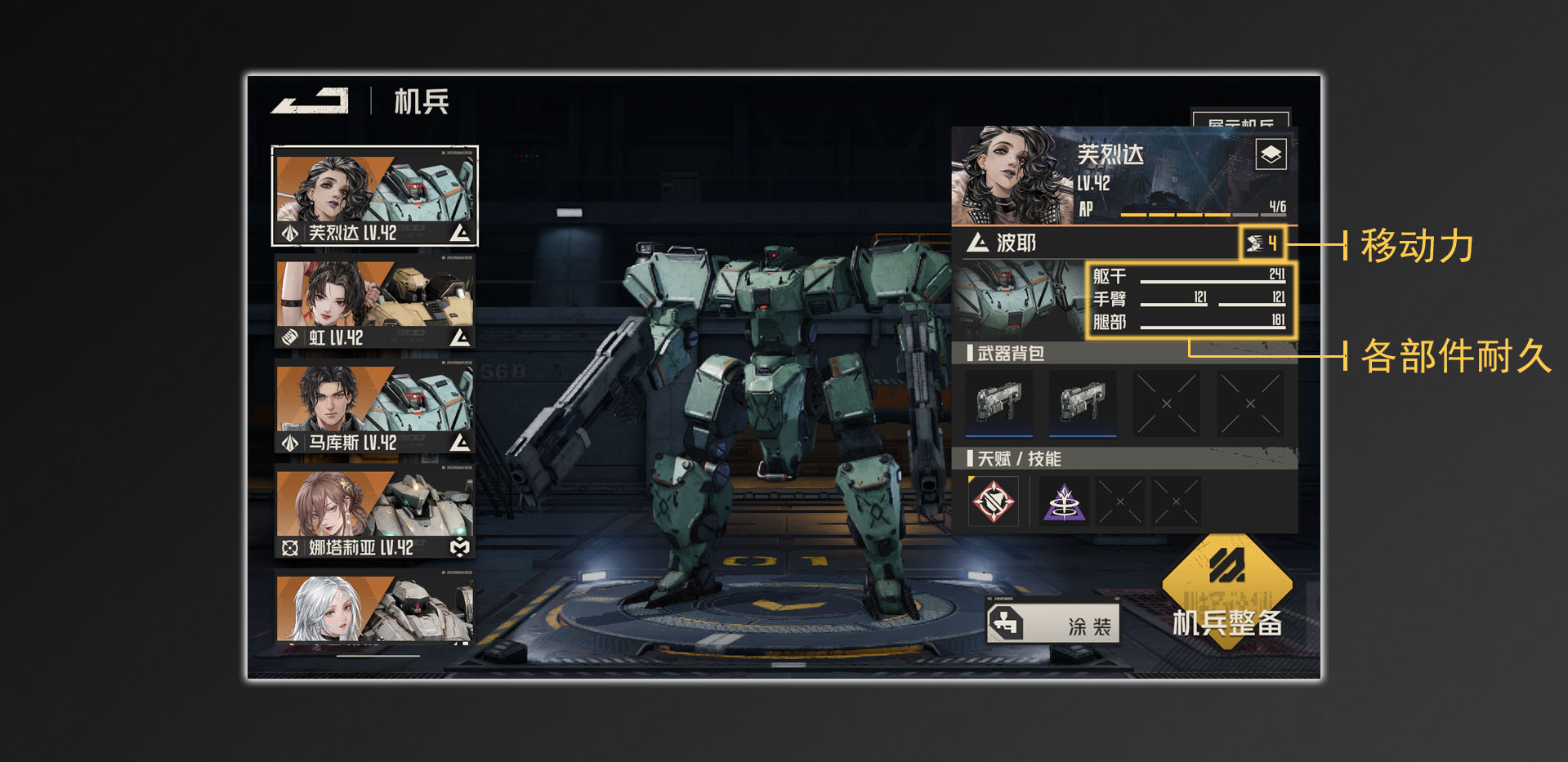Pick pilot 娜塔莉亚 LV.42 card

click(375, 513)
